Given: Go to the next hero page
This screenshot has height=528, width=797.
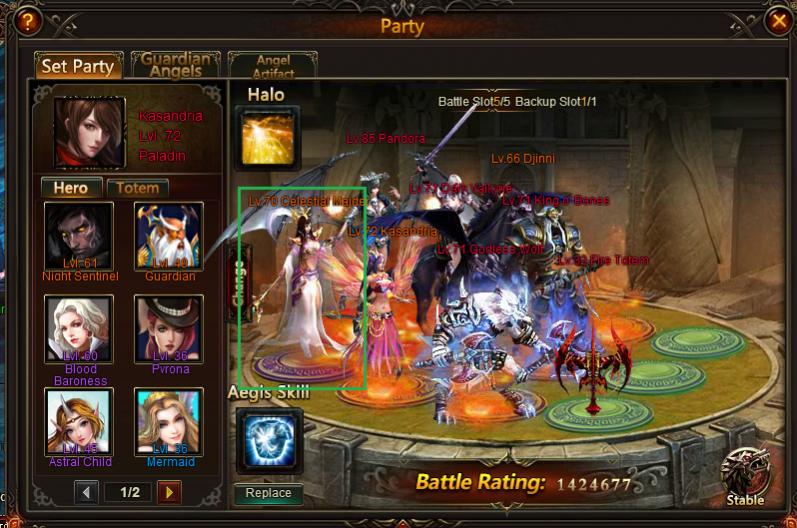Looking at the screenshot, I should [x=169, y=492].
